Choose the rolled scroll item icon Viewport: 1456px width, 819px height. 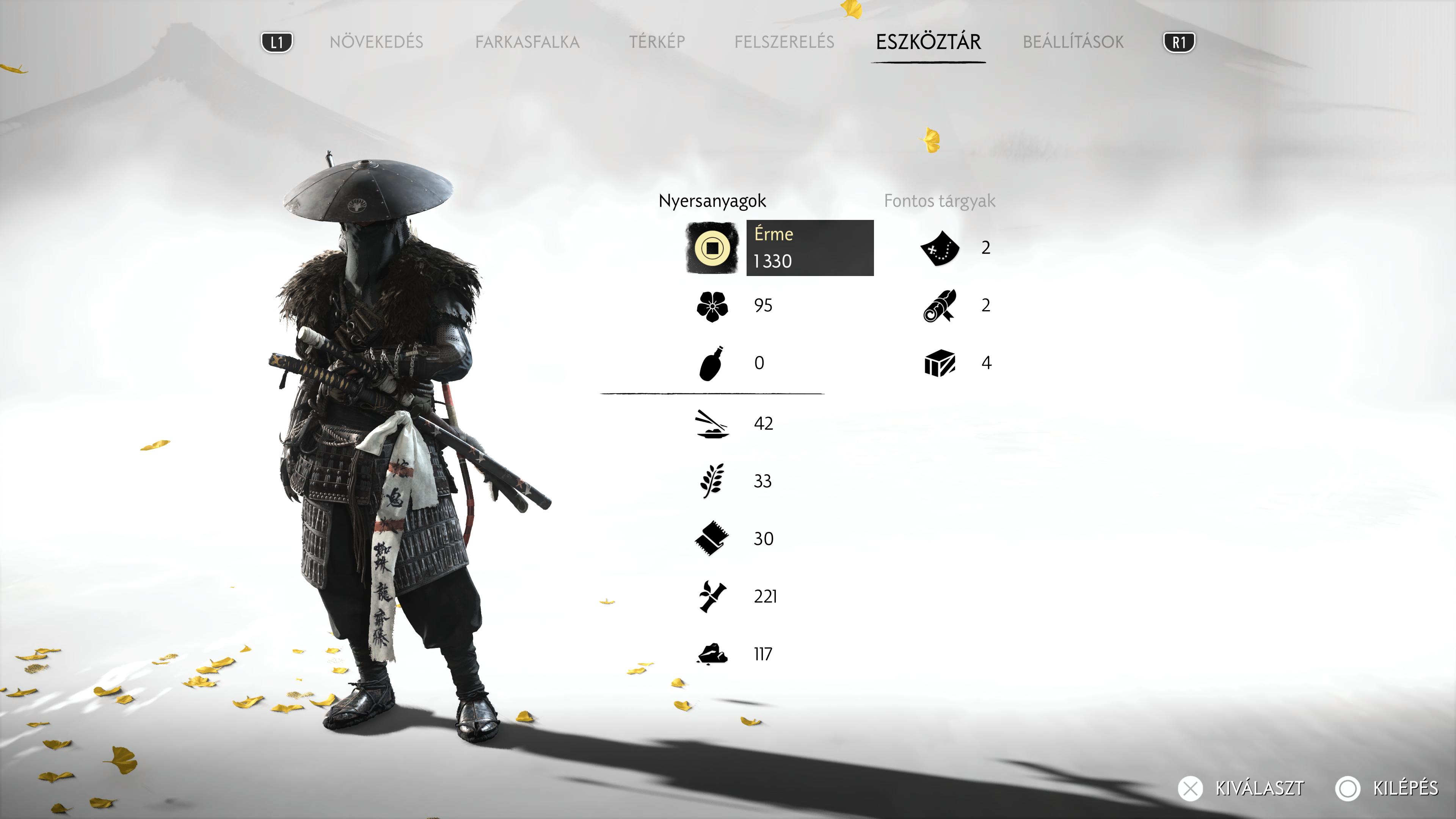940,306
